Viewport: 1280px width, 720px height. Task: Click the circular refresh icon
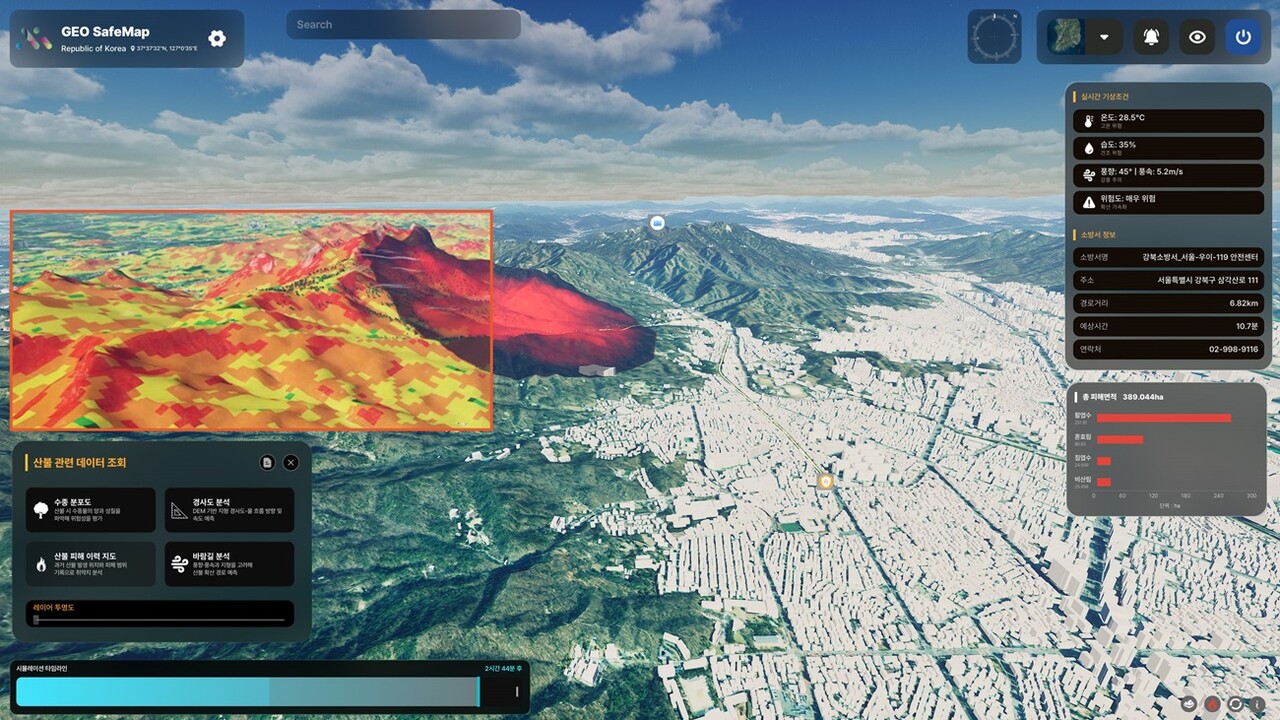coord(1235,704)
